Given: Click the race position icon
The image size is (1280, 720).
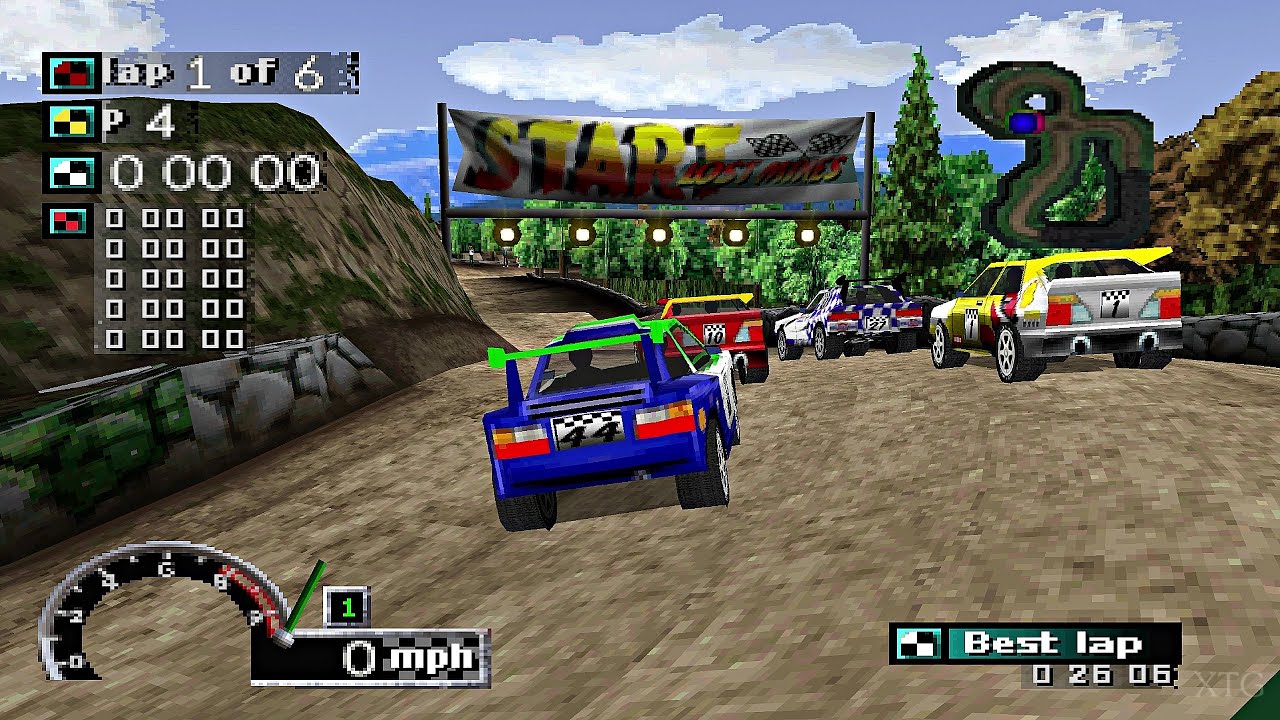Looking at the screenshot, I should [72, 121].
